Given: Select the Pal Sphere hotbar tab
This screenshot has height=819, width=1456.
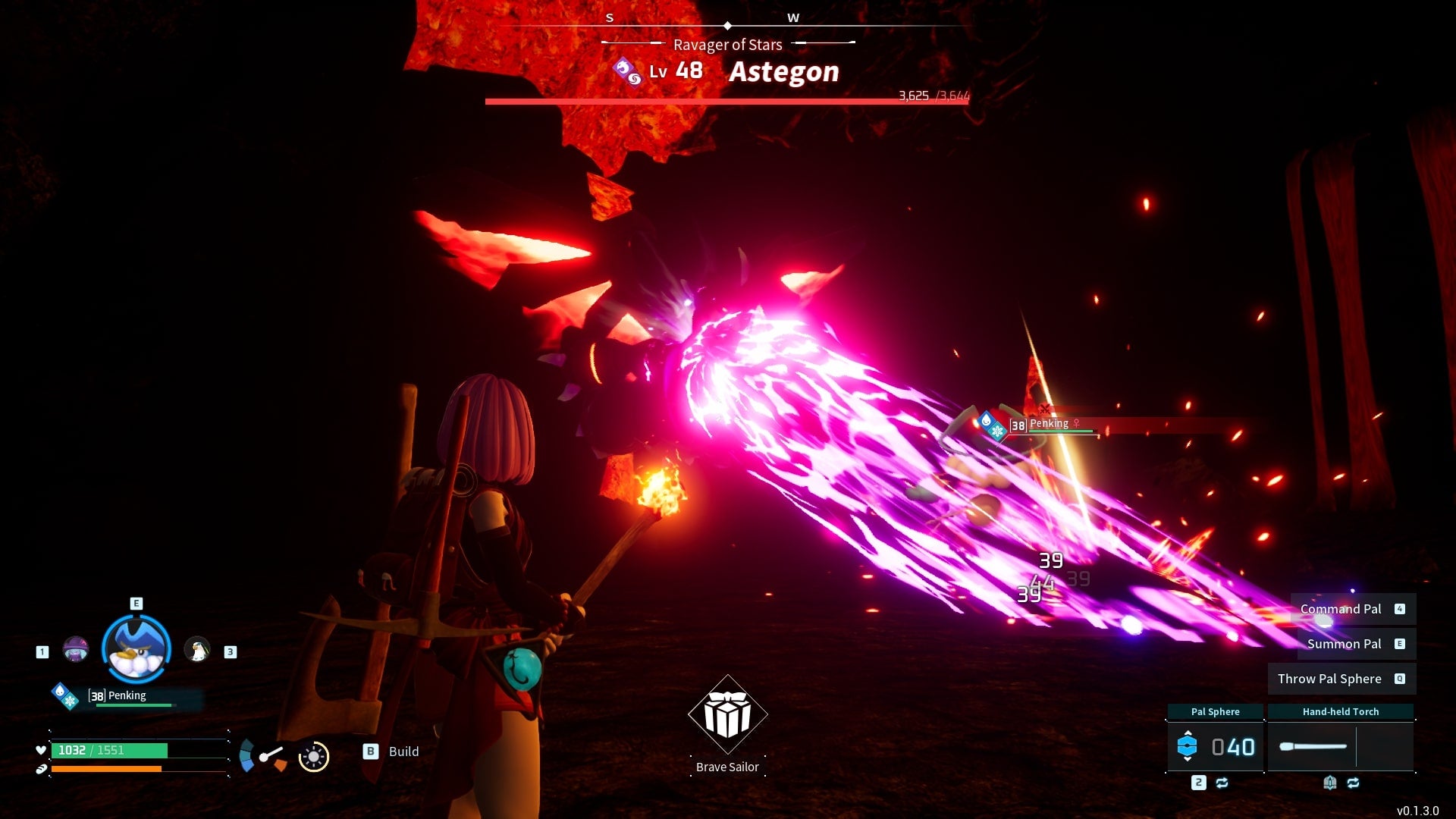Looking at the screenshot, I should click(x=1216, y=711).
